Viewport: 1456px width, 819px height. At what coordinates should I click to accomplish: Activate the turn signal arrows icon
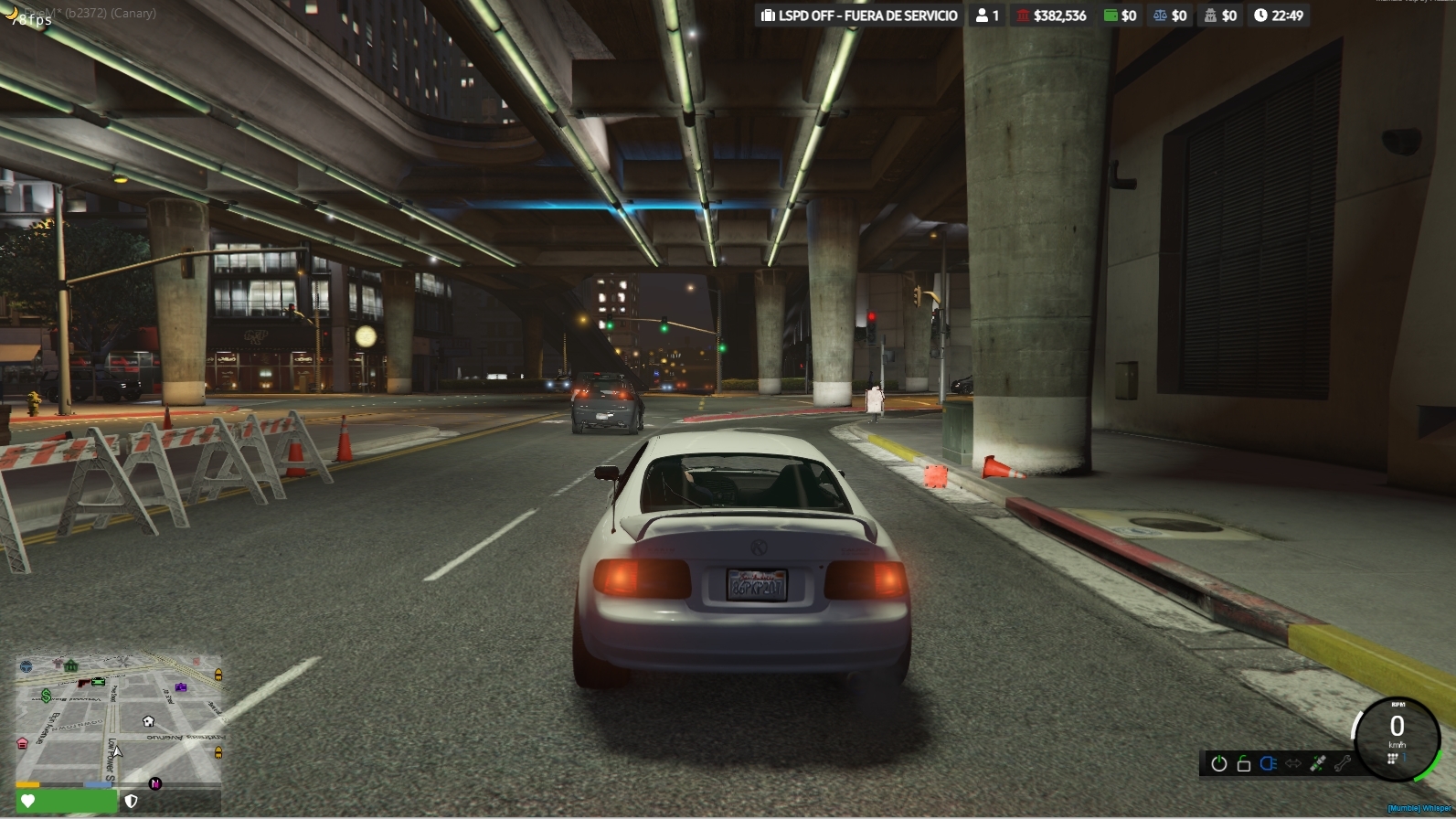pyautogui.click(x=1292, y=763)
